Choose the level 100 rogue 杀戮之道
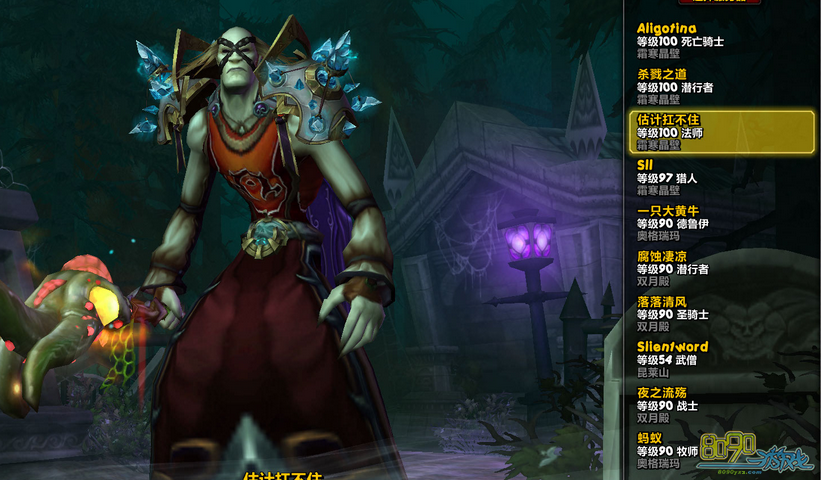The width and height of the screenshot is (821, 480). [x=700, y=86]
